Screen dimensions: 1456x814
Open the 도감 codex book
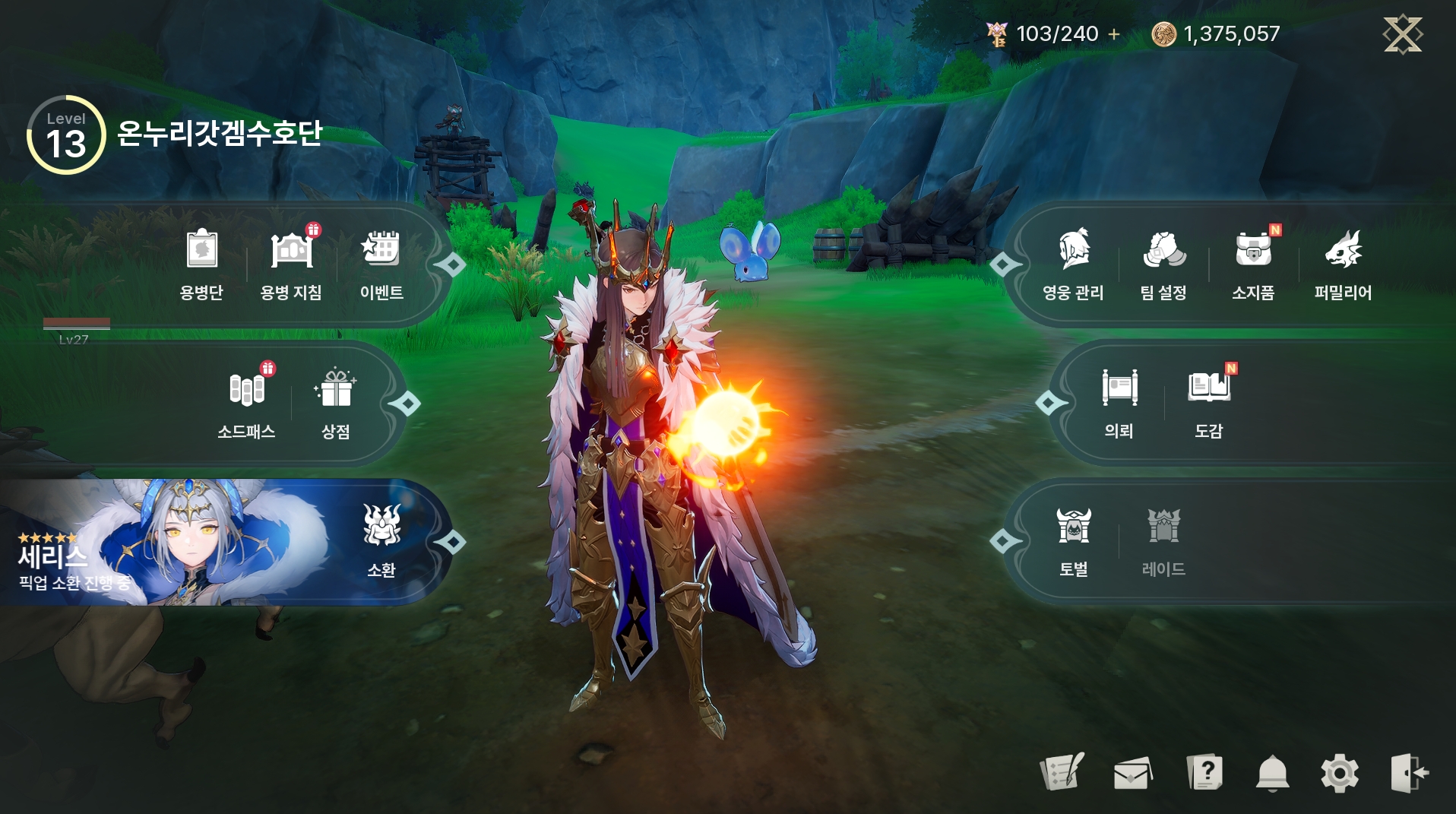pos(1209,402)
